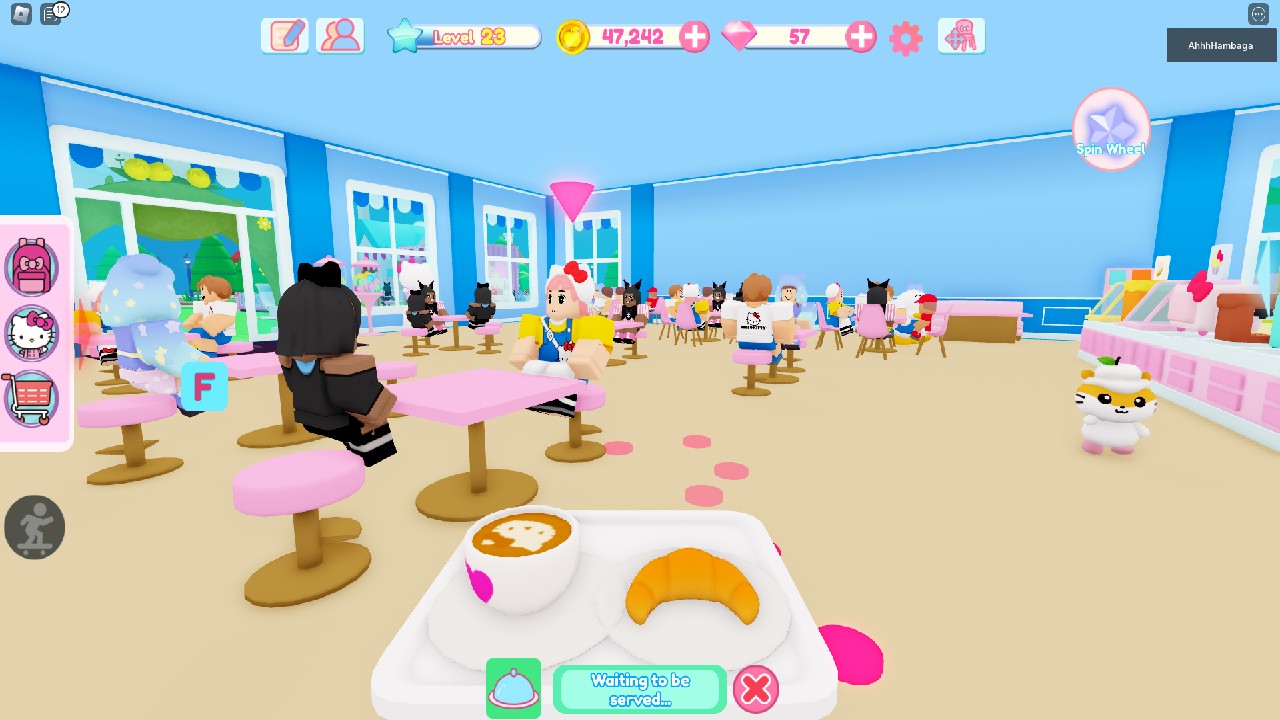The height and width of the screenshot is (720, 1280).
Task: Select the skateboard movement icon
Action: tap(35, 527)
